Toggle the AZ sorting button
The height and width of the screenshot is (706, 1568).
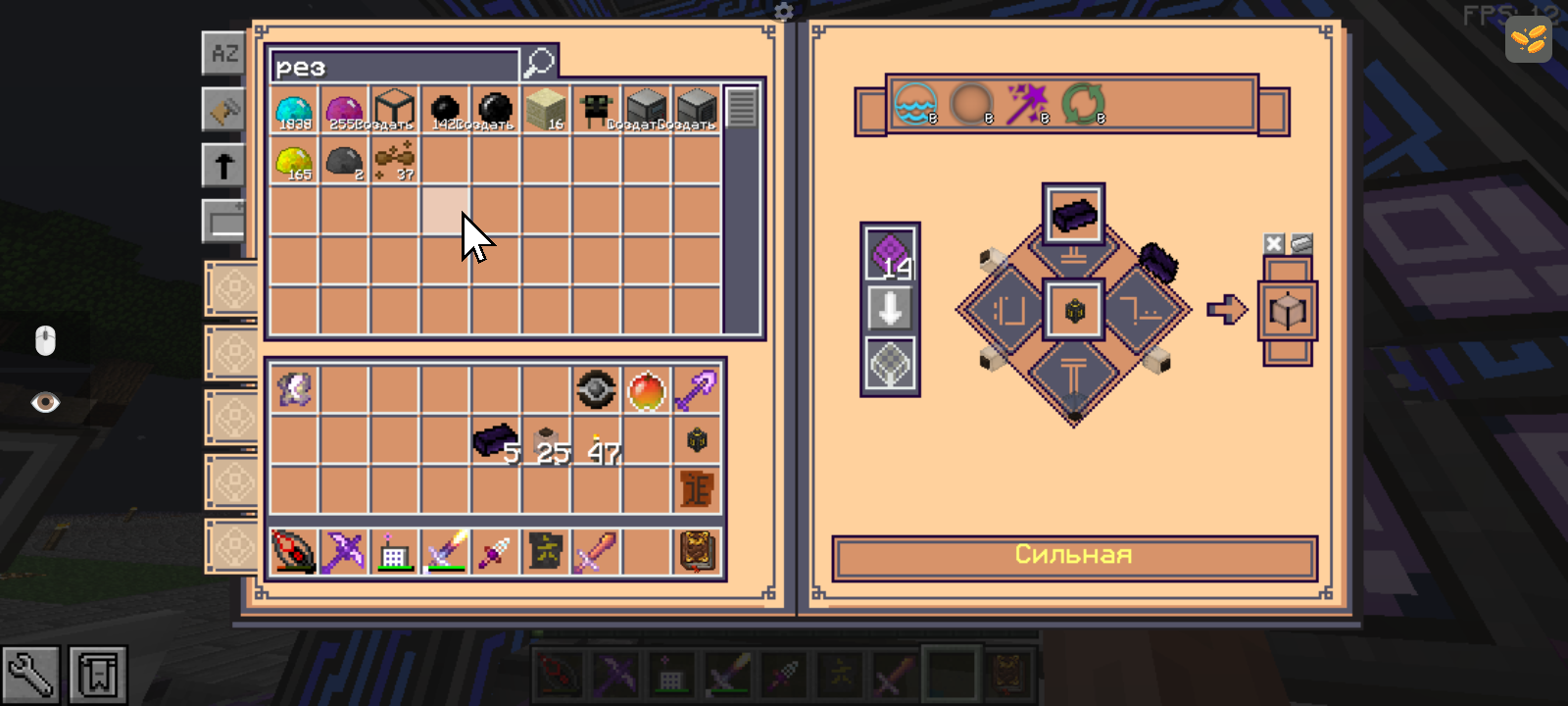[224, 53]
